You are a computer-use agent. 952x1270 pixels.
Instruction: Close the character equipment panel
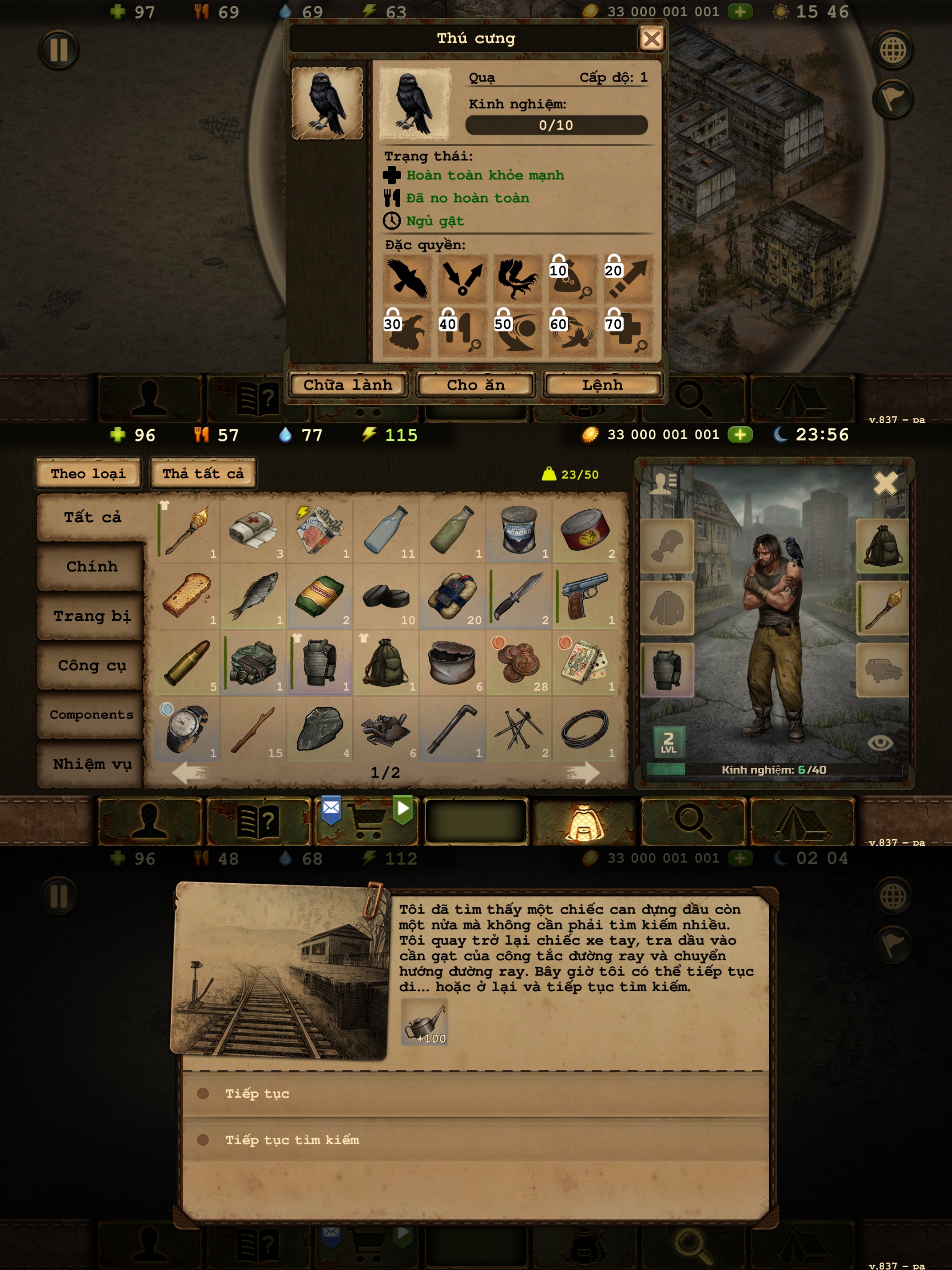tap(885, 483)
